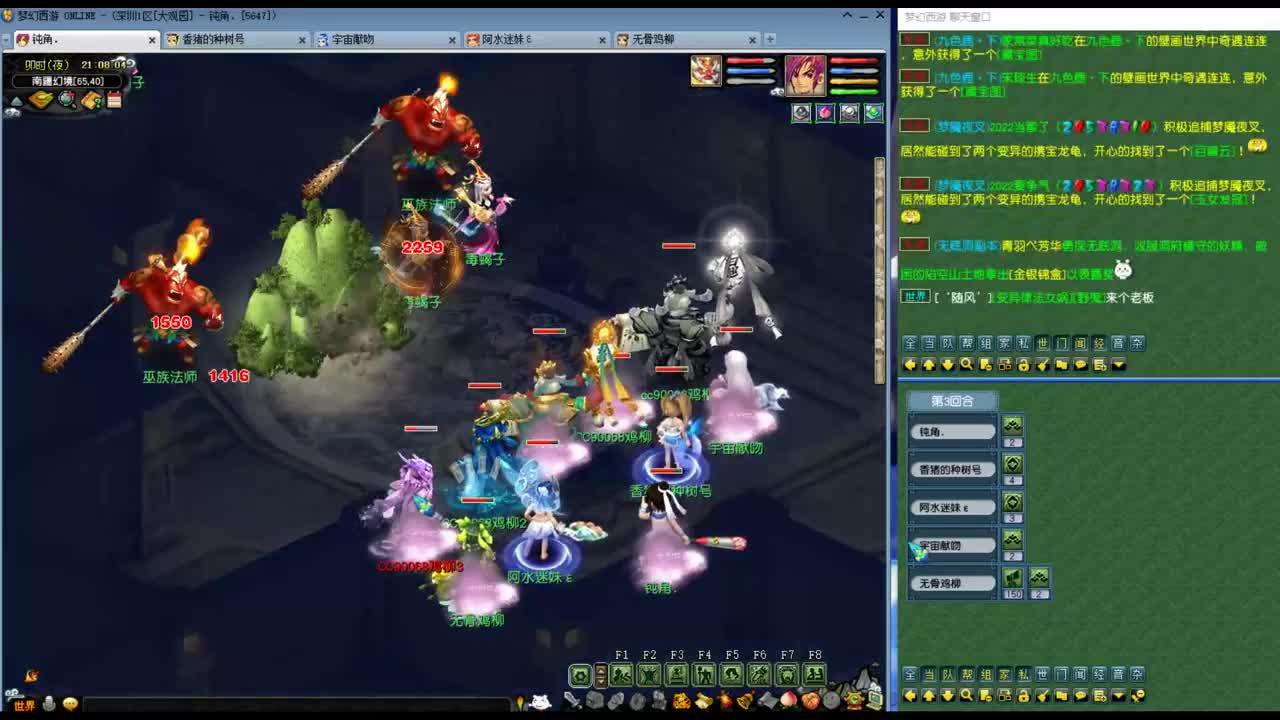
Task: Click the red HP bar of your character
Action: pyautogui.click(x=852, y=60)
